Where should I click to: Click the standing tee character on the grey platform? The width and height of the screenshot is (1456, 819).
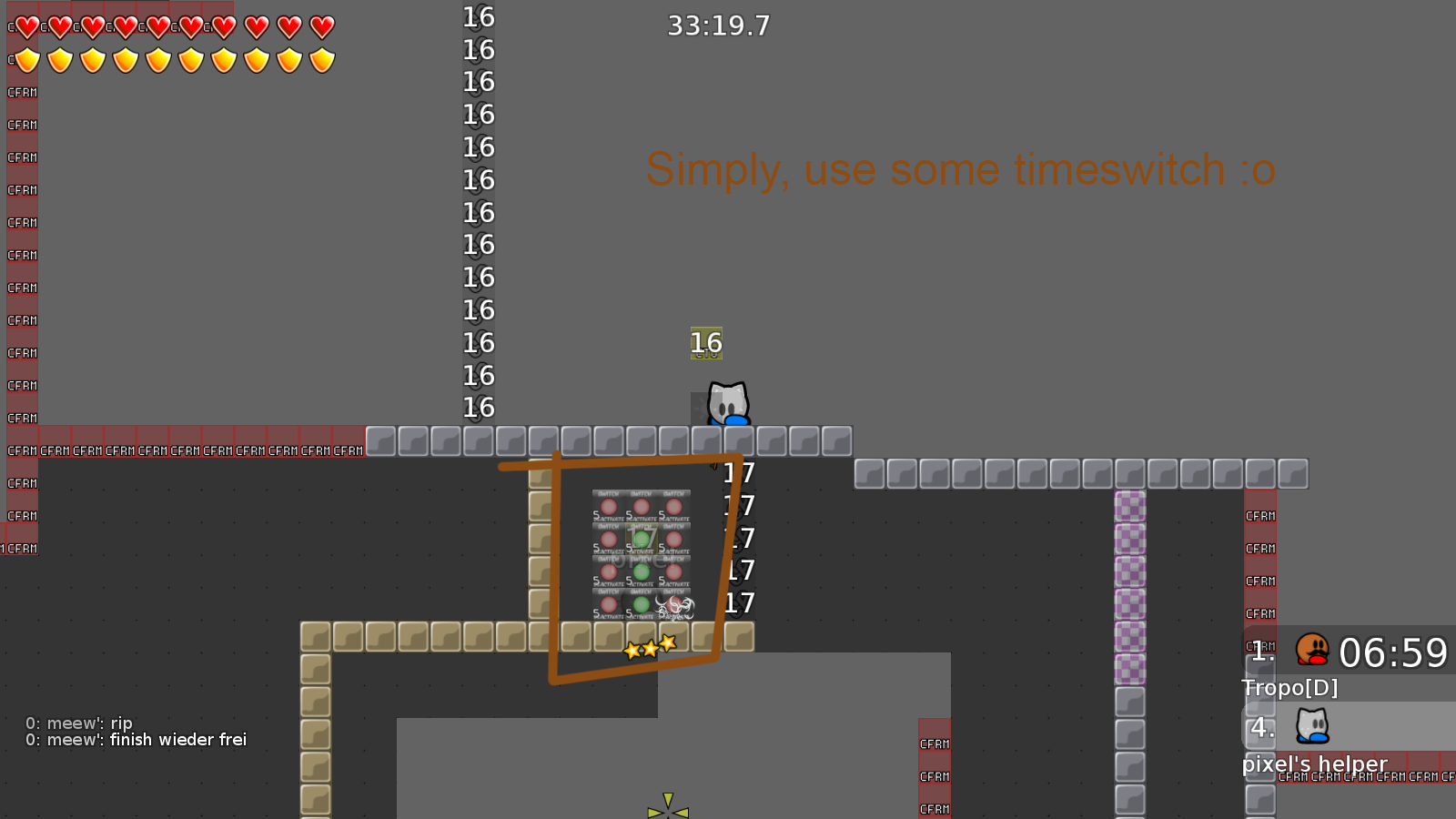[727, 405]
